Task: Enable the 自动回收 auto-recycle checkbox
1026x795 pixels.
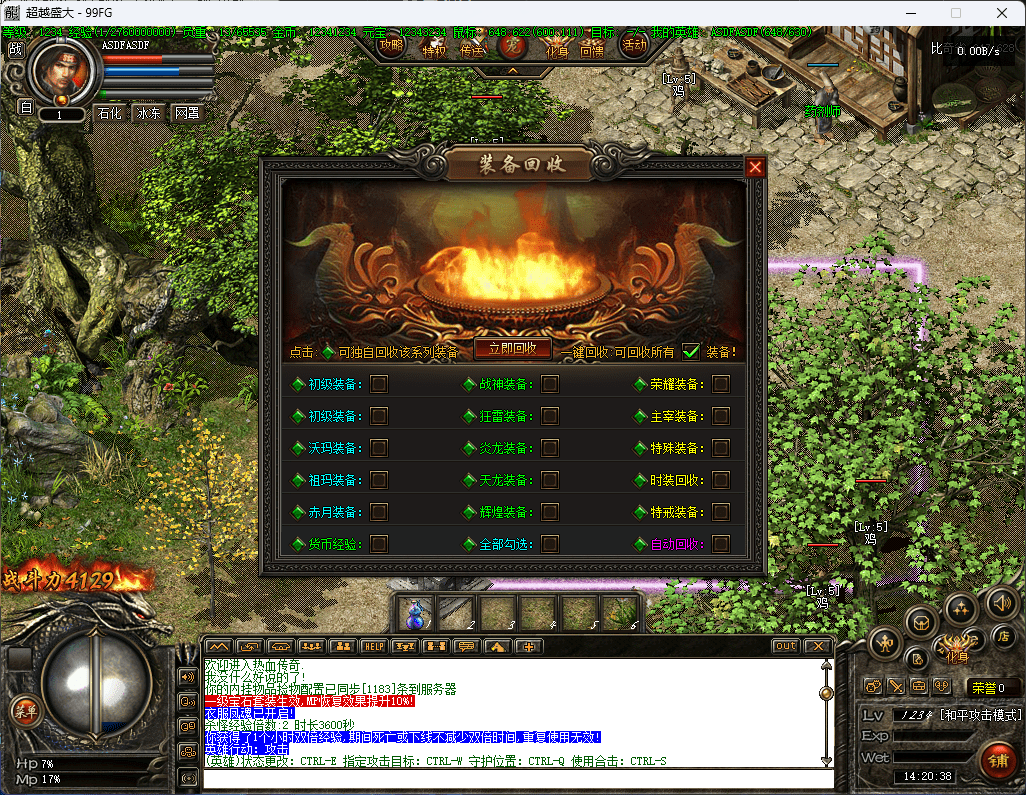Action: coord(721,544)
